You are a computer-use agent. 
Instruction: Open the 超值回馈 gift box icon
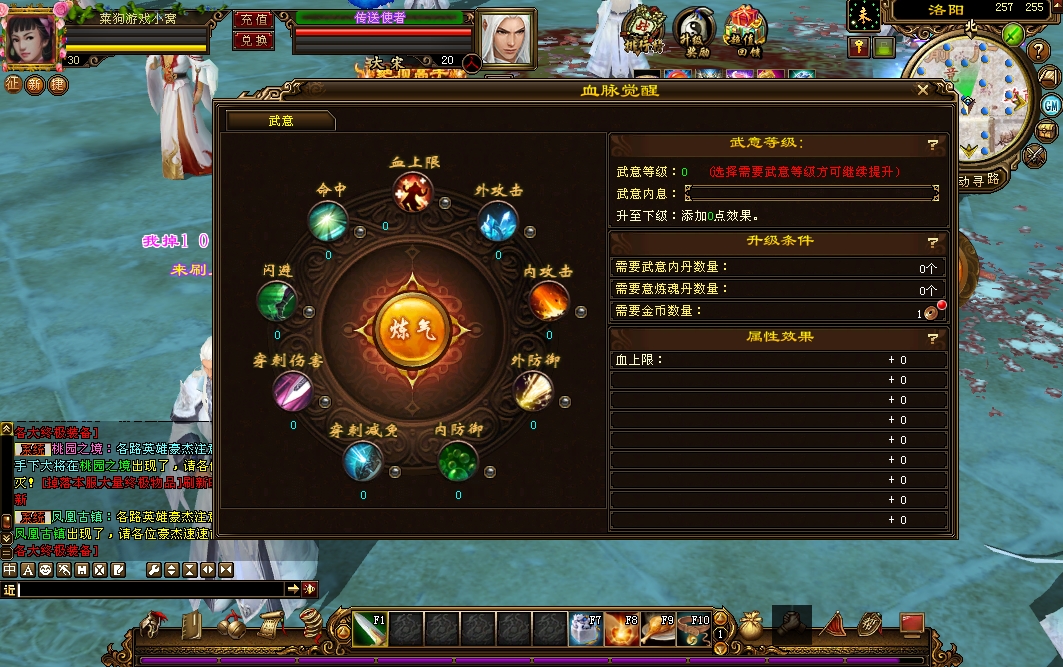tap(743, 30)
